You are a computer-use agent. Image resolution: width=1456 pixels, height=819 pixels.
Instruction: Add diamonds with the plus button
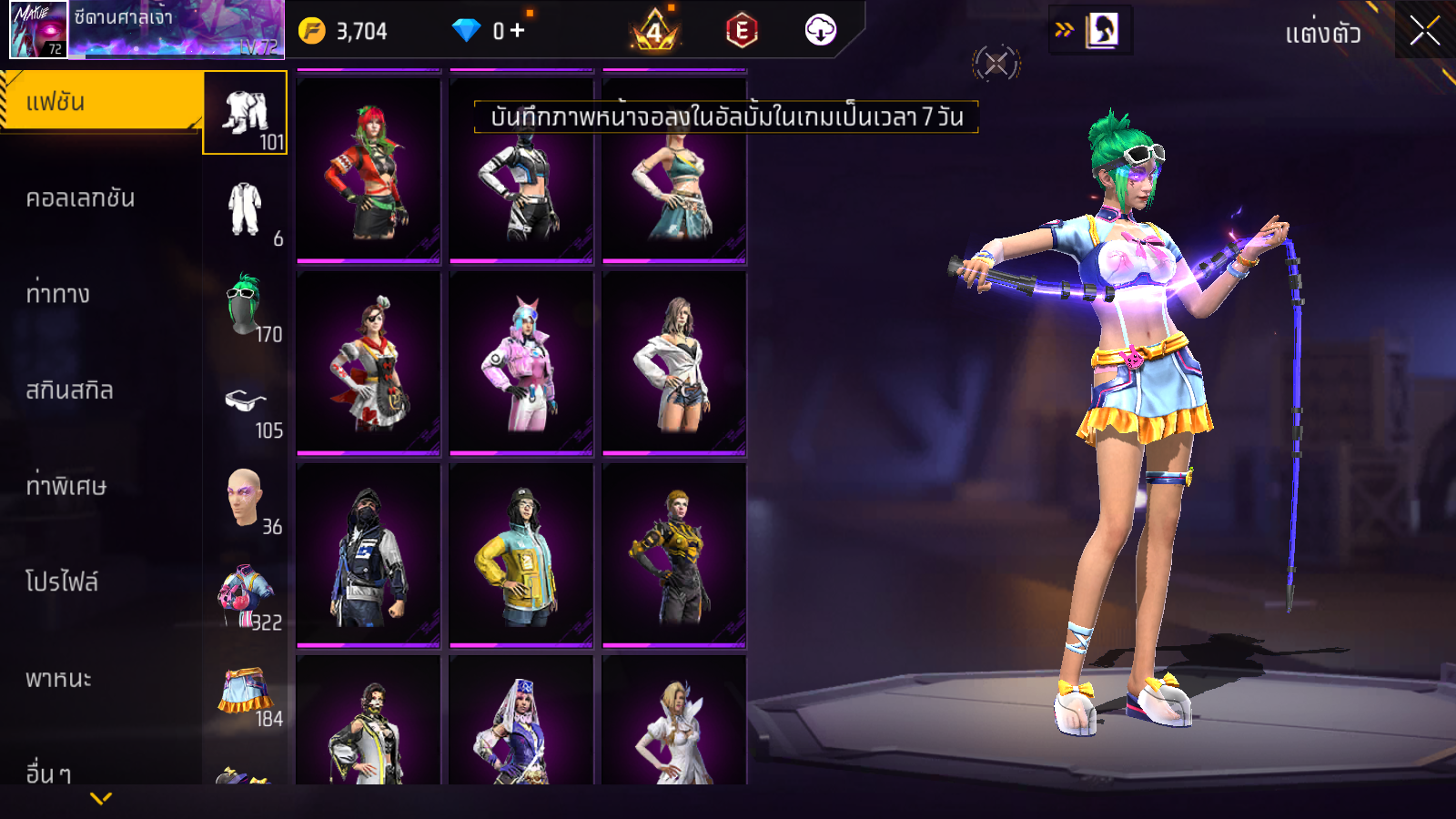pos(518,31)
